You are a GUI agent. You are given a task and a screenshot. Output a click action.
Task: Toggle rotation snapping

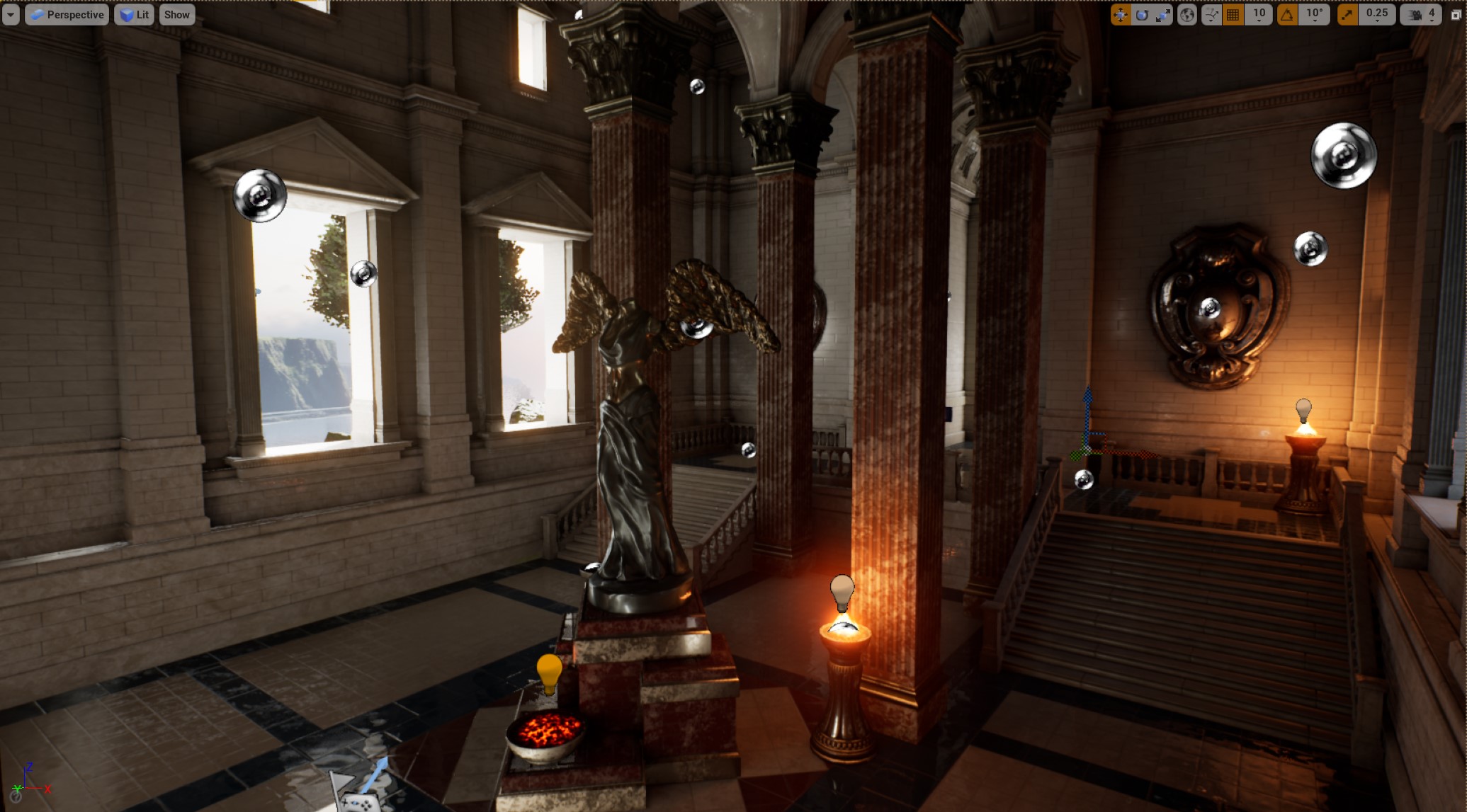tap(1287, 14)
